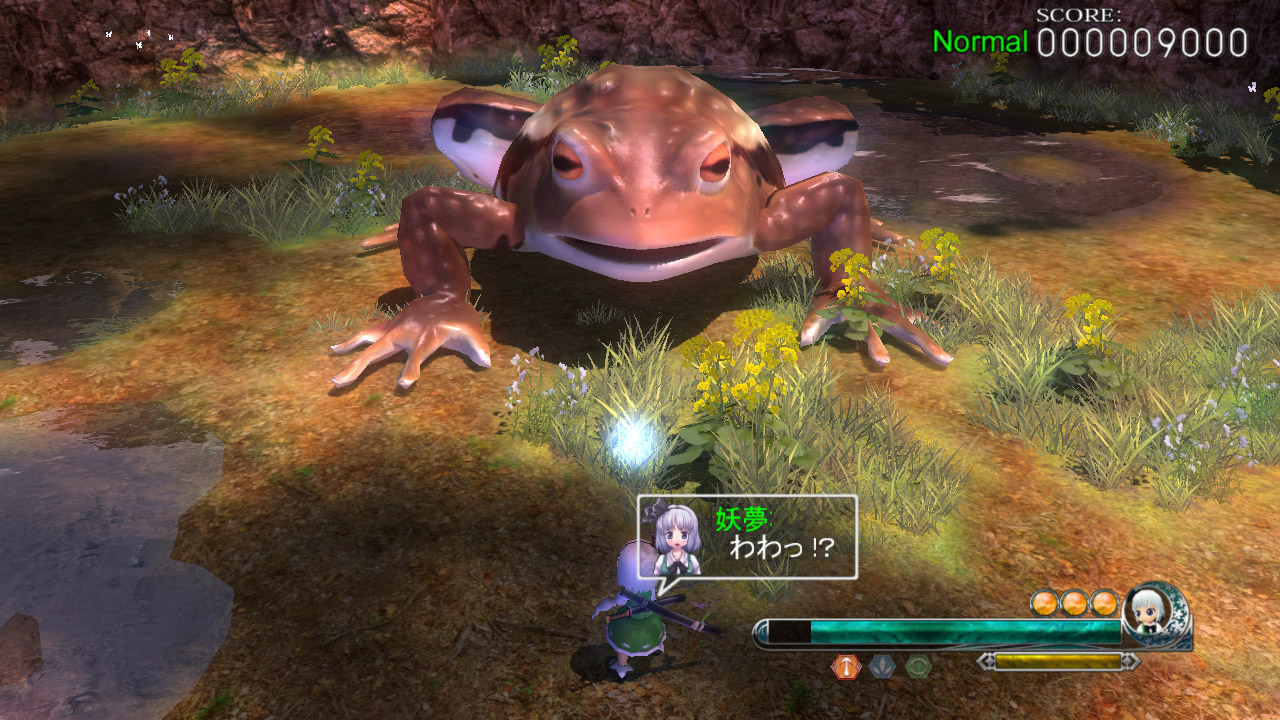Screen dimensions: 1280x720
Task: Select the blue feather hexagon skill icon
Action: (883, 664)
